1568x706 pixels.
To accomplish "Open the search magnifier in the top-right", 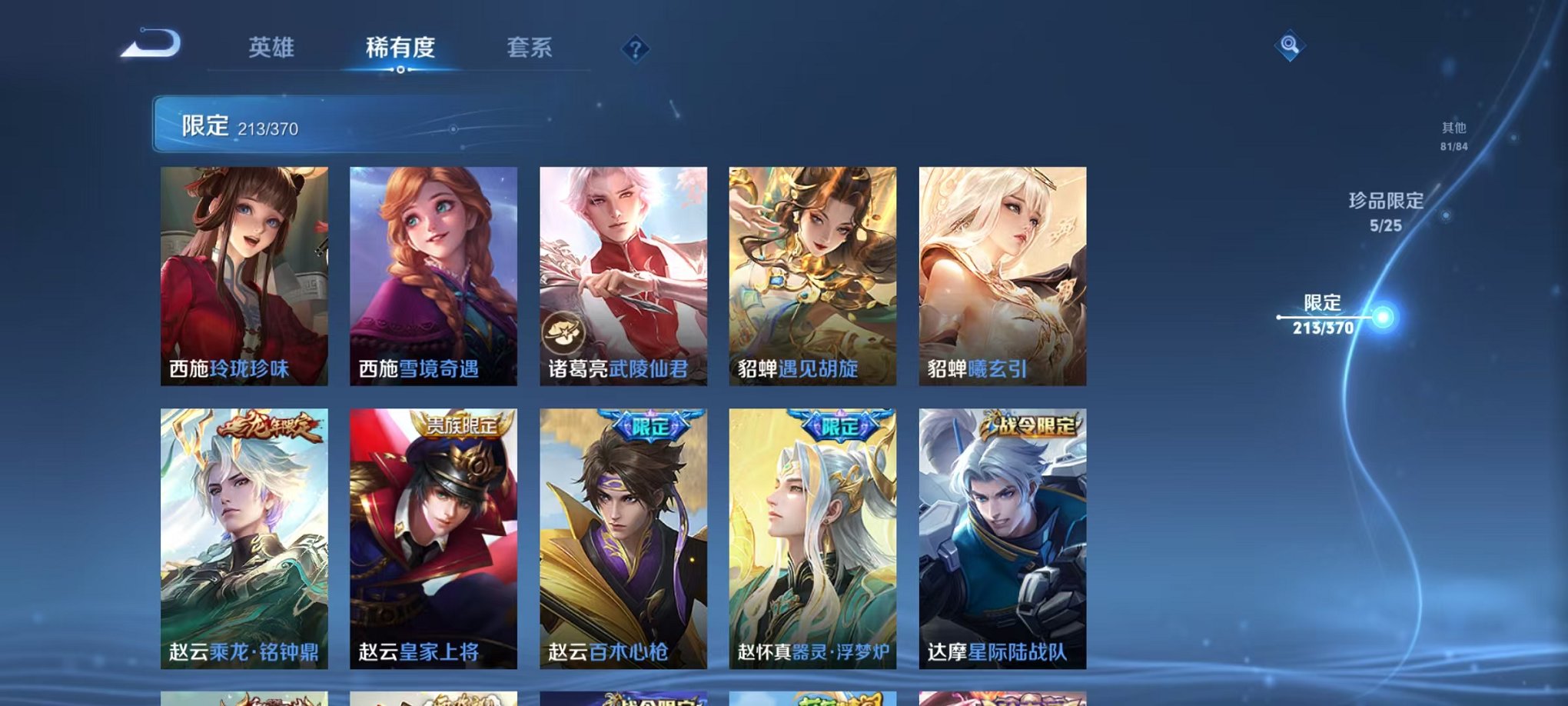I will tap(1289, 44).
